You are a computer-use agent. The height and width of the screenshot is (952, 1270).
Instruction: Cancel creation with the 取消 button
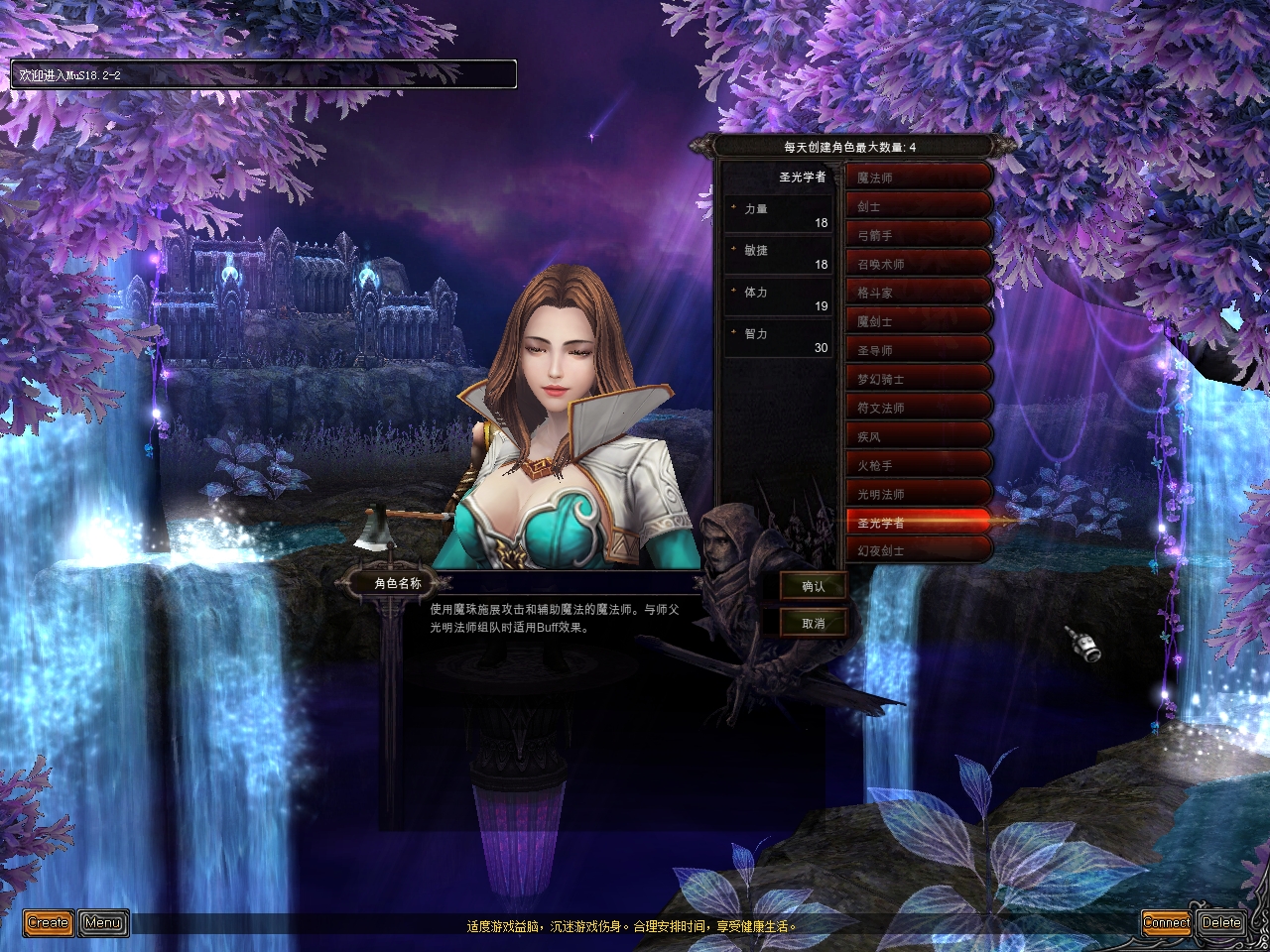tap(814, 623)
